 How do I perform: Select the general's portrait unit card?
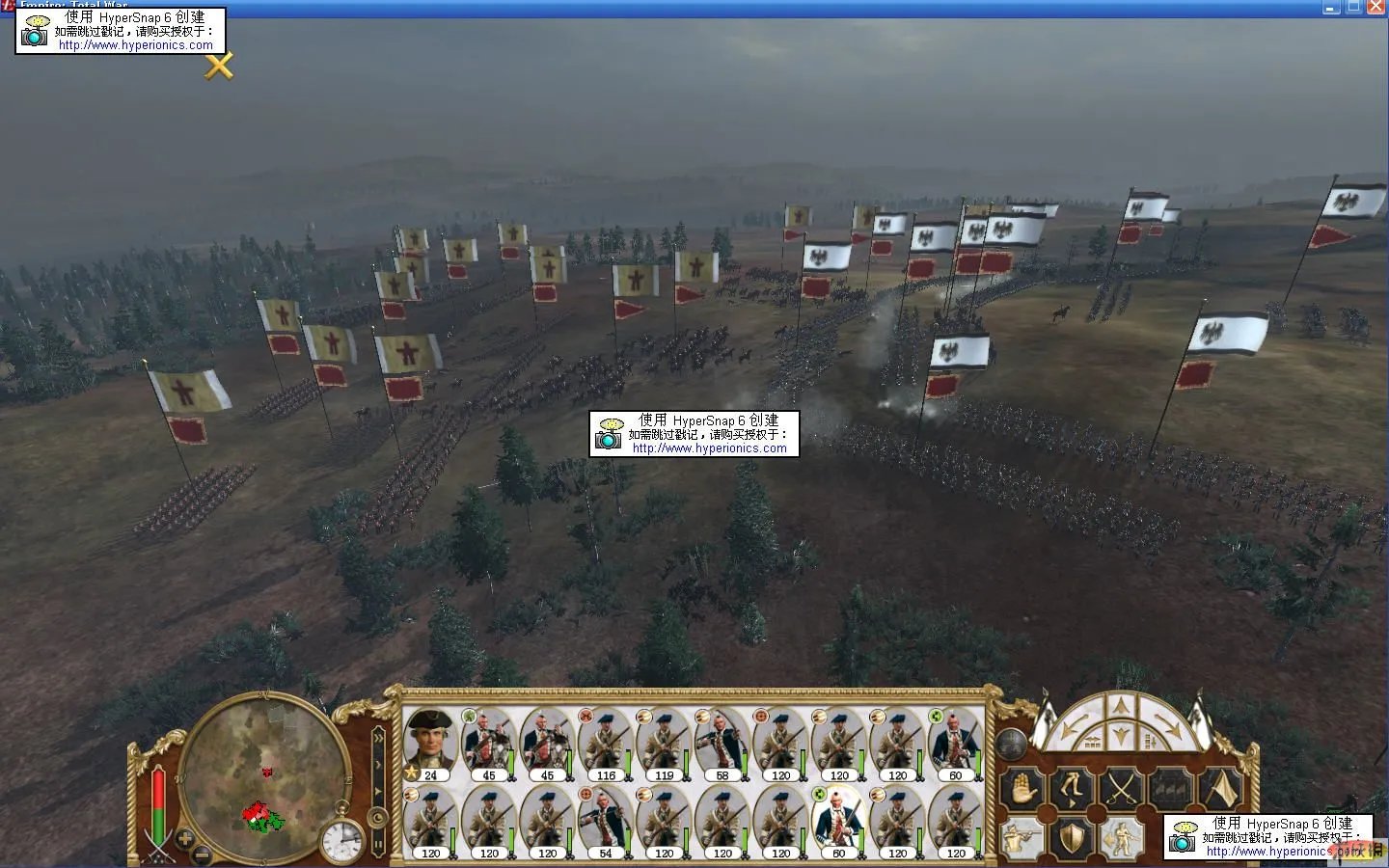tap(429, 742)
